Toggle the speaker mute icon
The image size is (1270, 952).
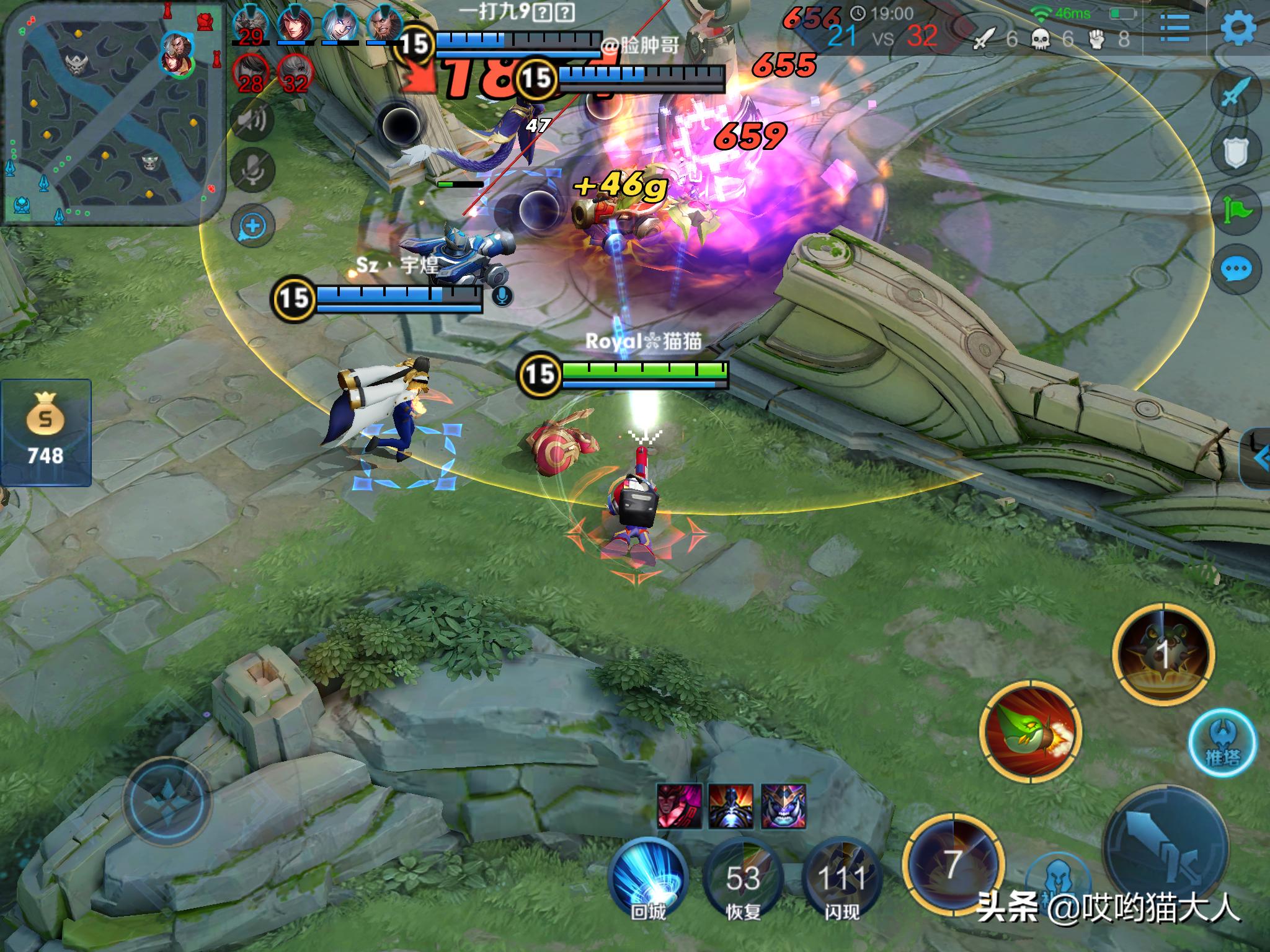coord(252,119)
